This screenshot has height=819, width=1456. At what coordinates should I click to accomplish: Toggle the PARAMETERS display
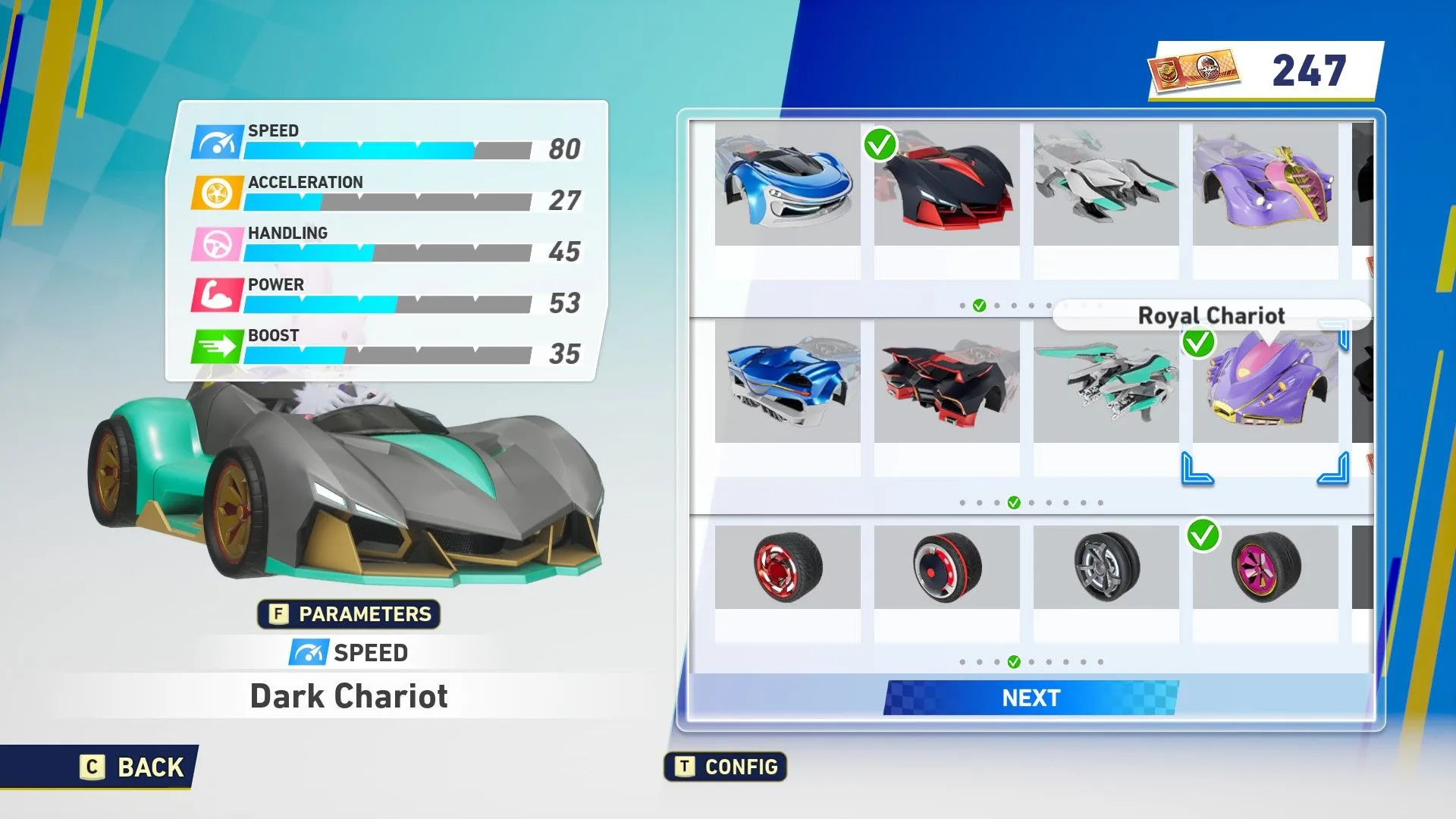pos(349,614)
